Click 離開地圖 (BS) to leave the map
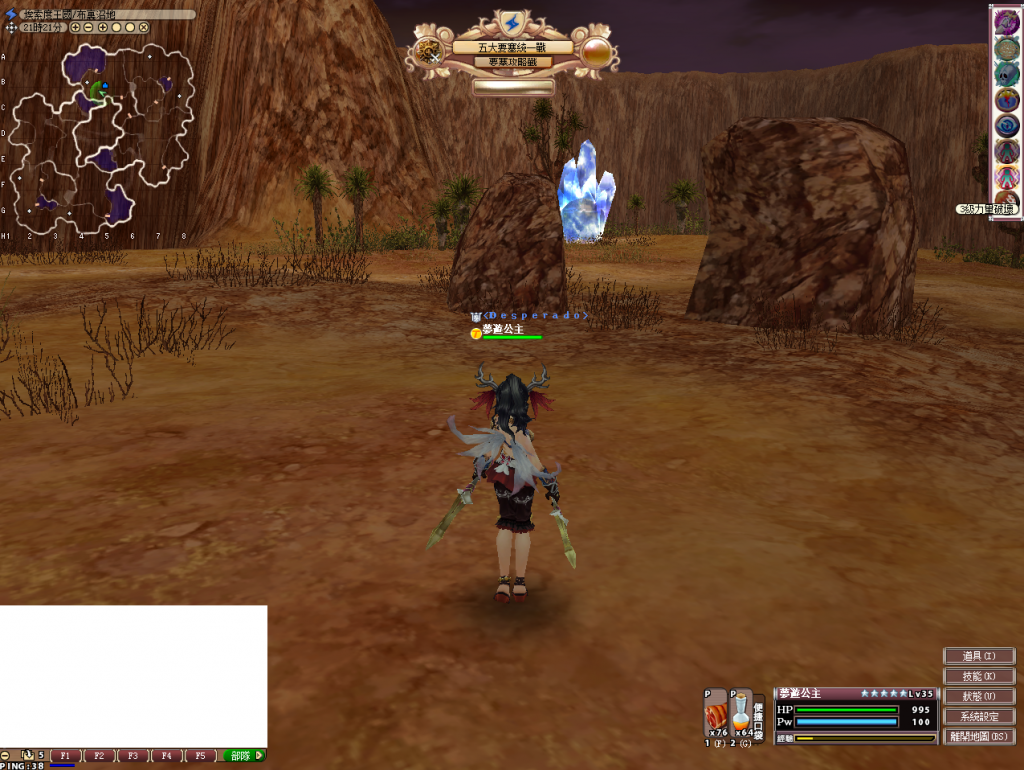The height and width of the screenshot is (770, 1024). 980,736
